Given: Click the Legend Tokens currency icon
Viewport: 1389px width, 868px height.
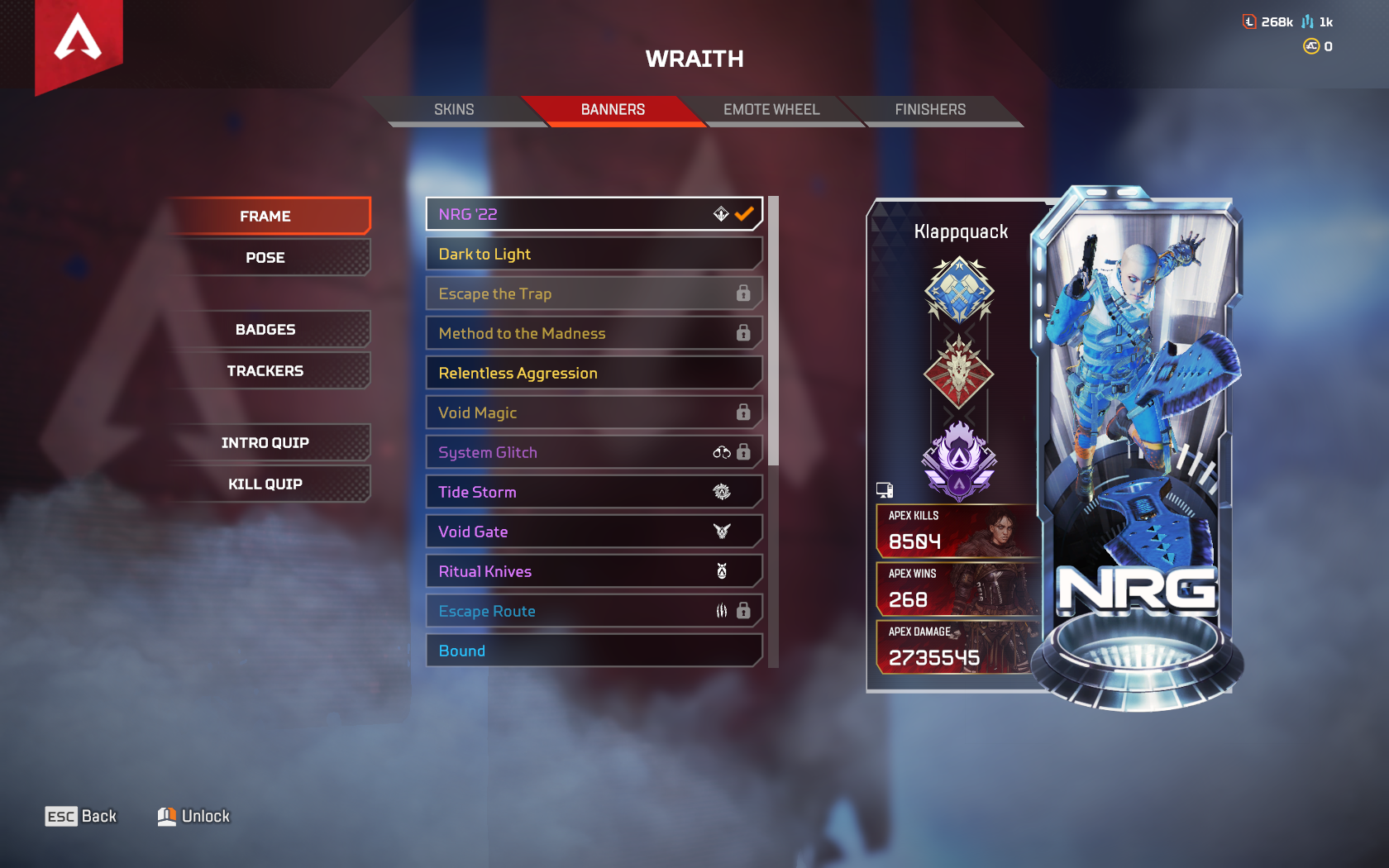Looking at the screenshot, I should pos(1248,21).
